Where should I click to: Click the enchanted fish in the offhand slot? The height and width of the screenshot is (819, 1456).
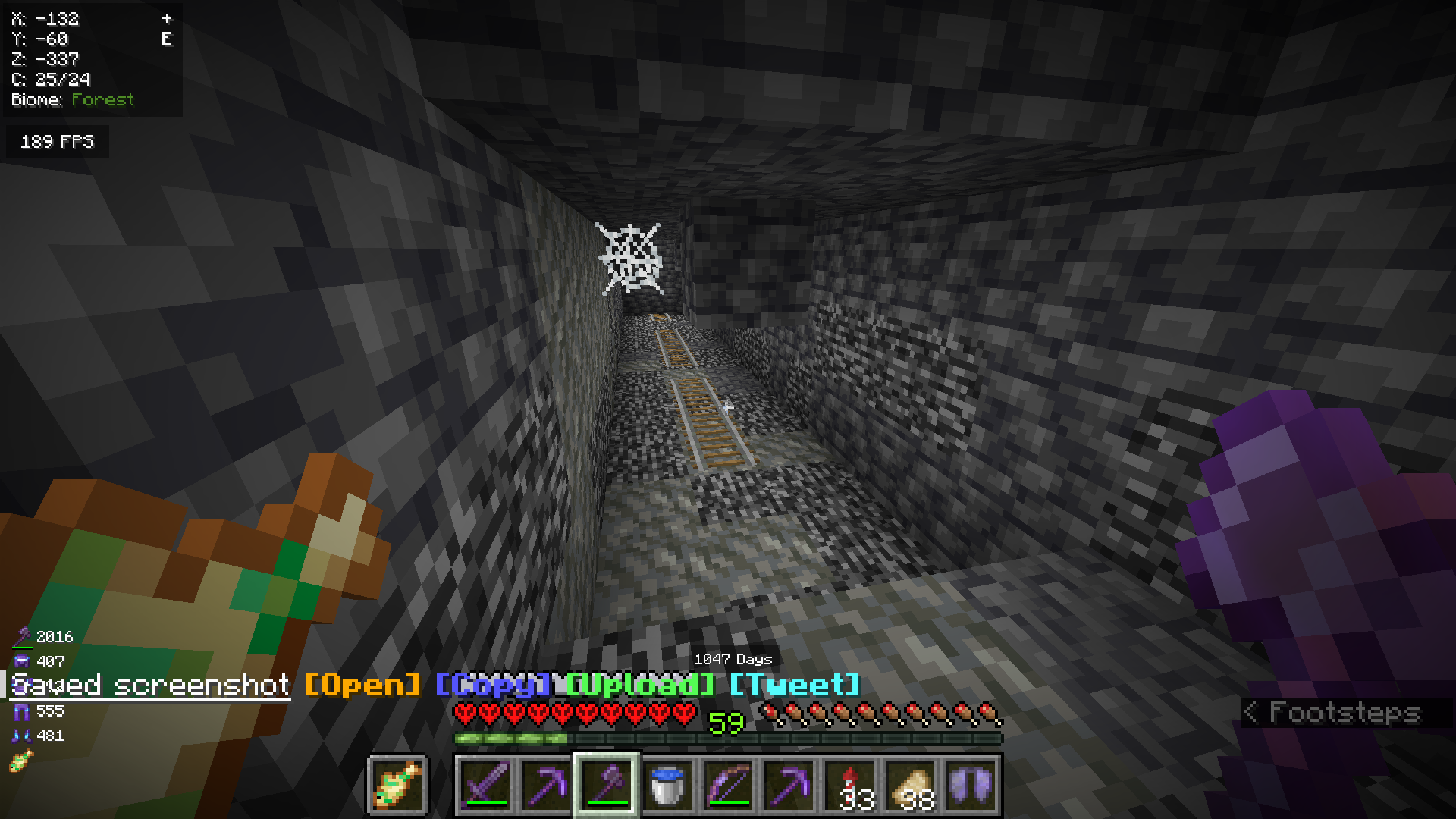398,785
